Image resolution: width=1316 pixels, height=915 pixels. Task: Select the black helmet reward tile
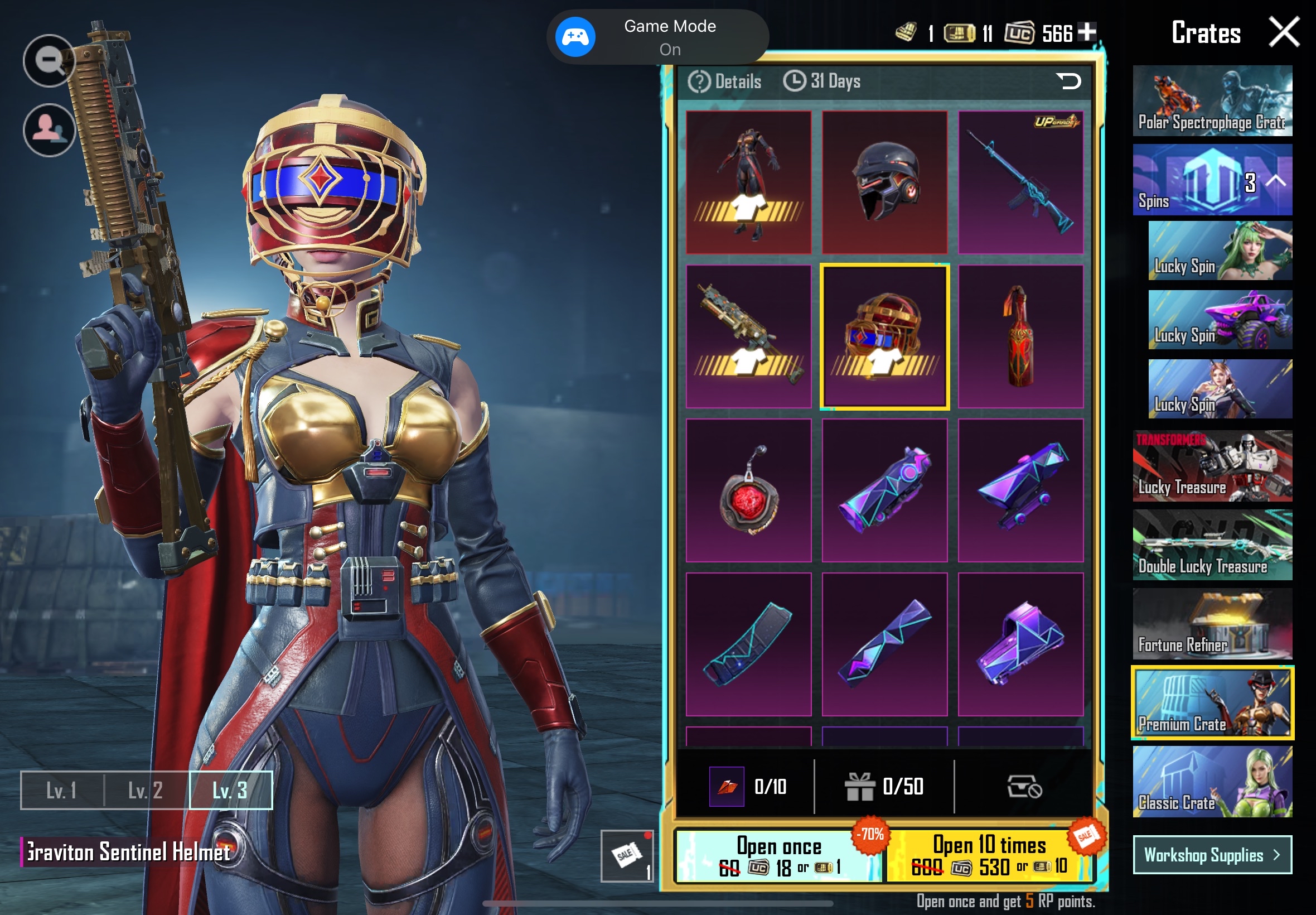pos(884,182)
